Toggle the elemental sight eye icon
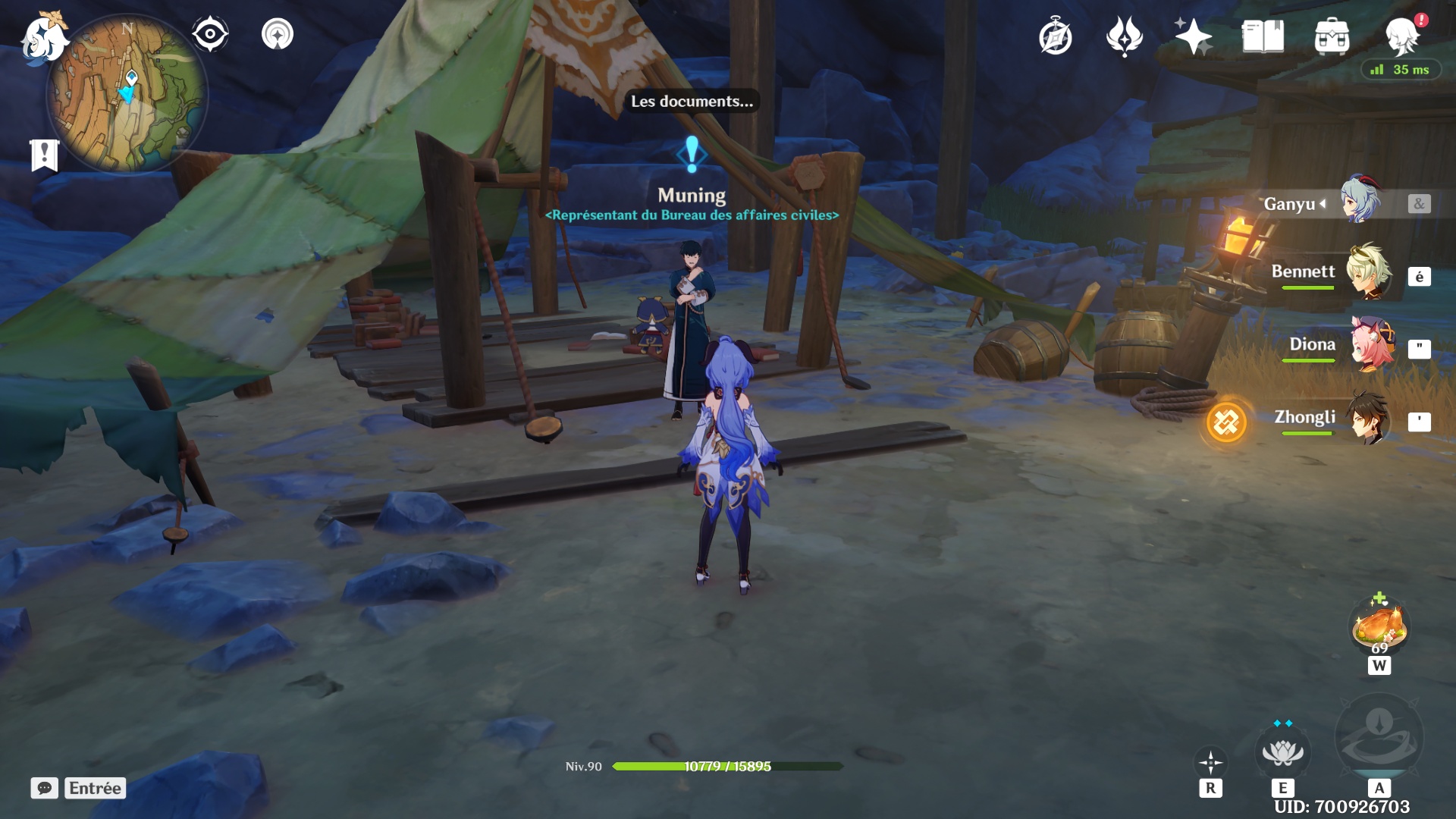This screenshot has height=819, width=1456. coord(209,34)
